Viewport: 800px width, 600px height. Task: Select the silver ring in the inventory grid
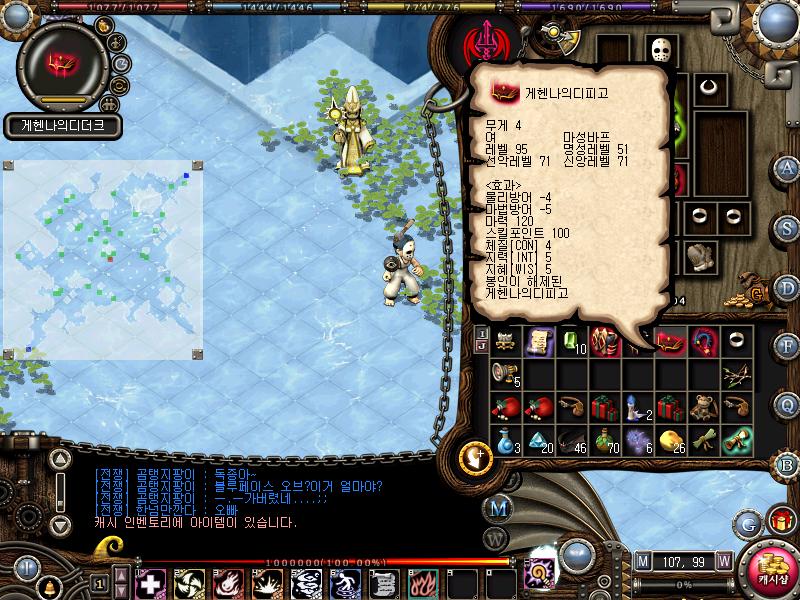click(737, 341)
